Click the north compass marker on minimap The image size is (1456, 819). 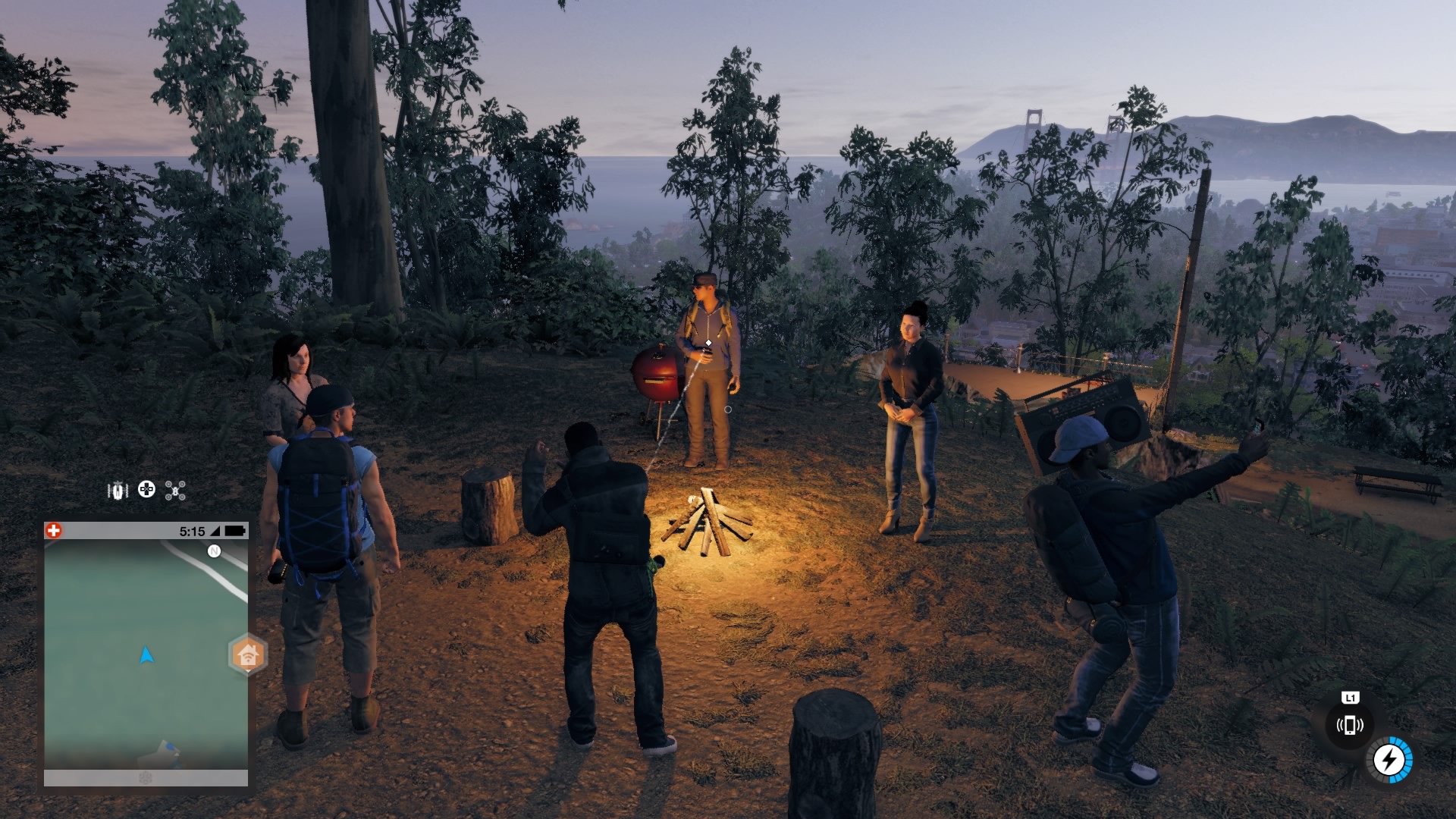point(214,551)
